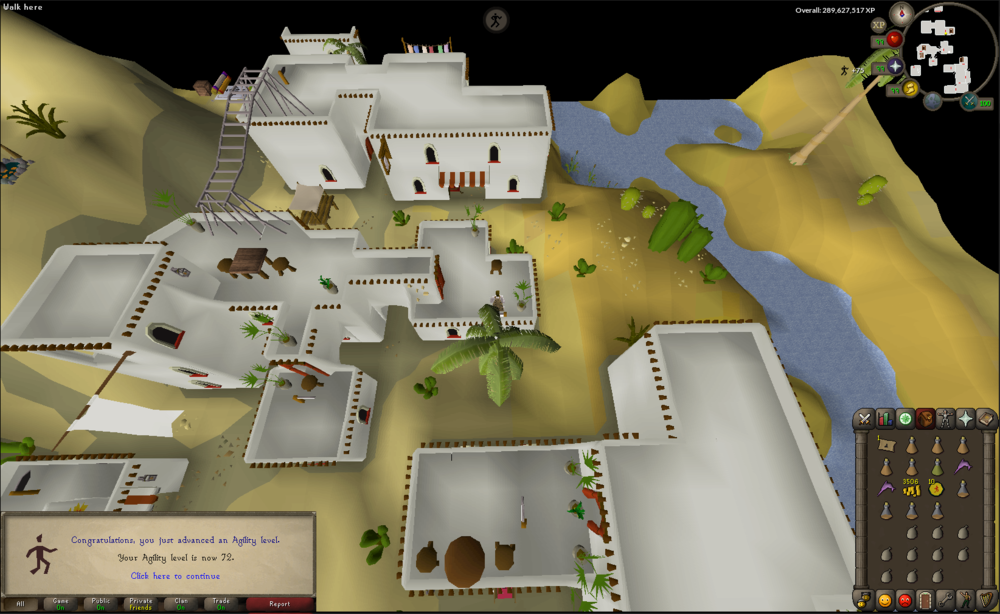1000x614 pixels.
Task: Open the world map globe orb
Action: tap(933, 100)
